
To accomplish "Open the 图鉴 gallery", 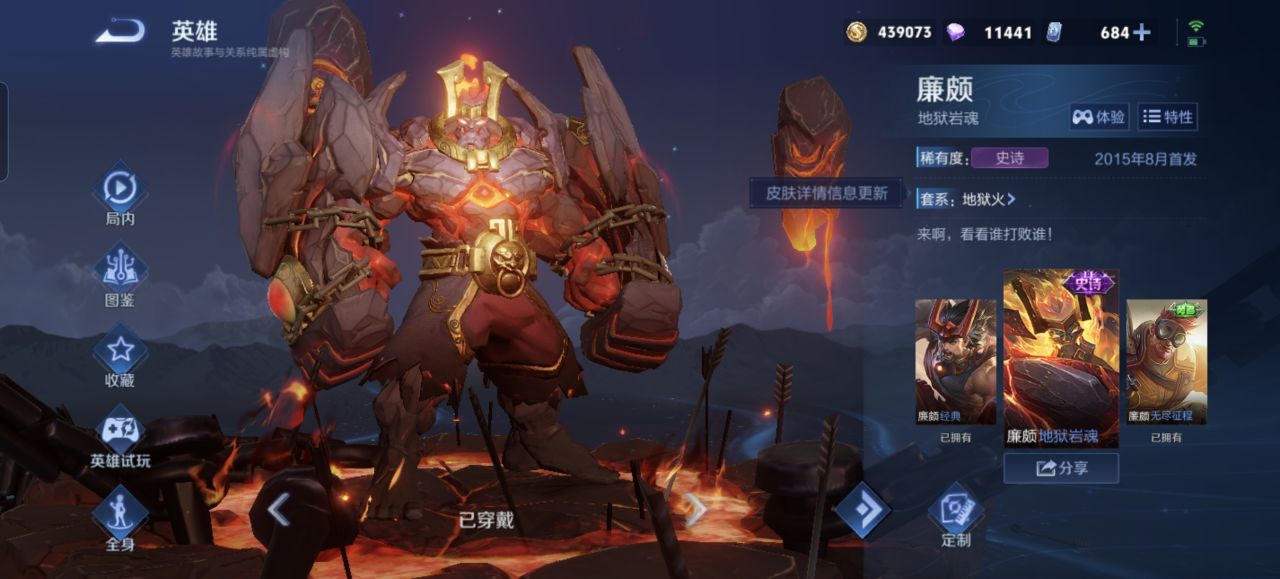I will point(120,273).
